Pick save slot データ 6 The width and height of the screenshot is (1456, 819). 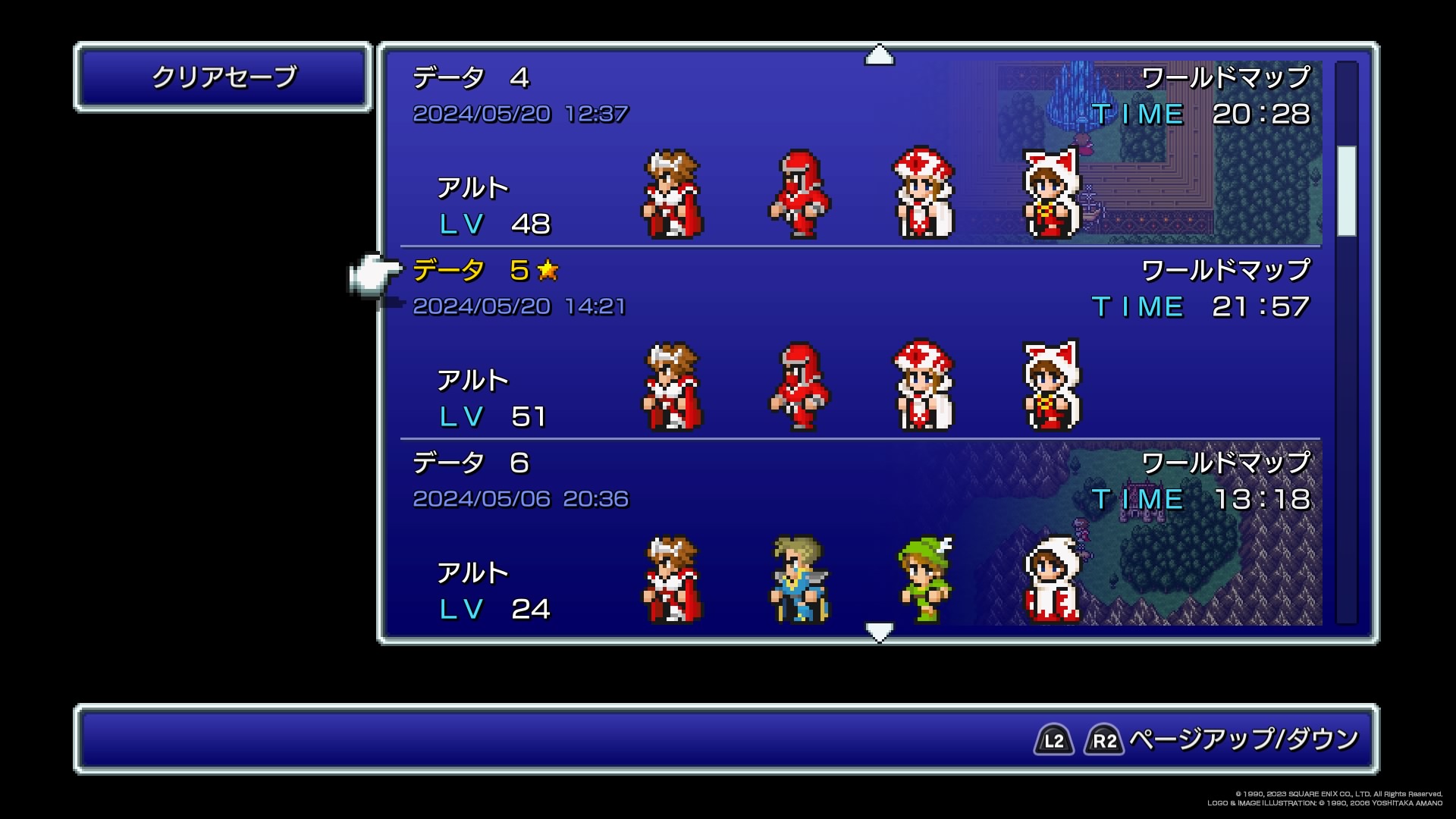860,535
